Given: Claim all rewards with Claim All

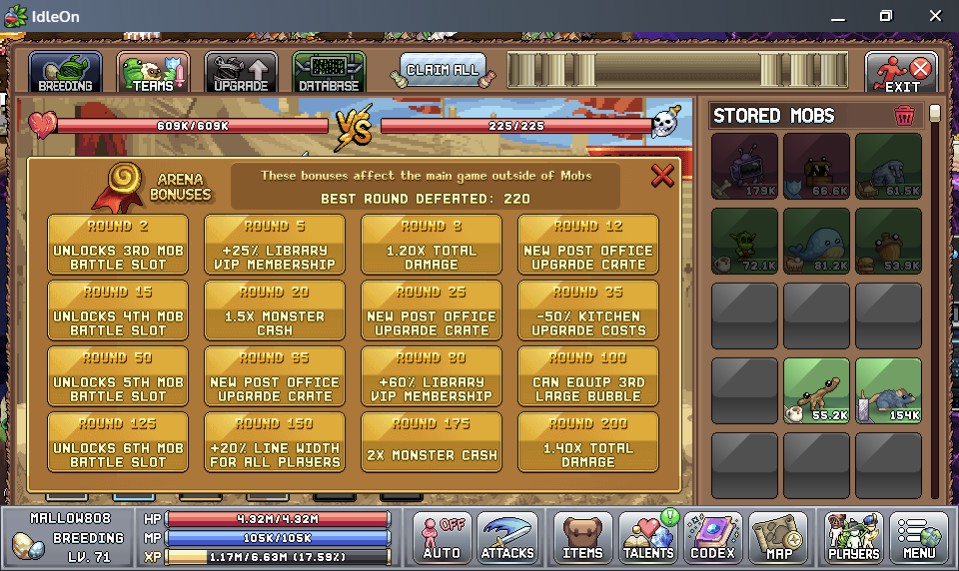Looking at the screenshot, I should point(442,70).
